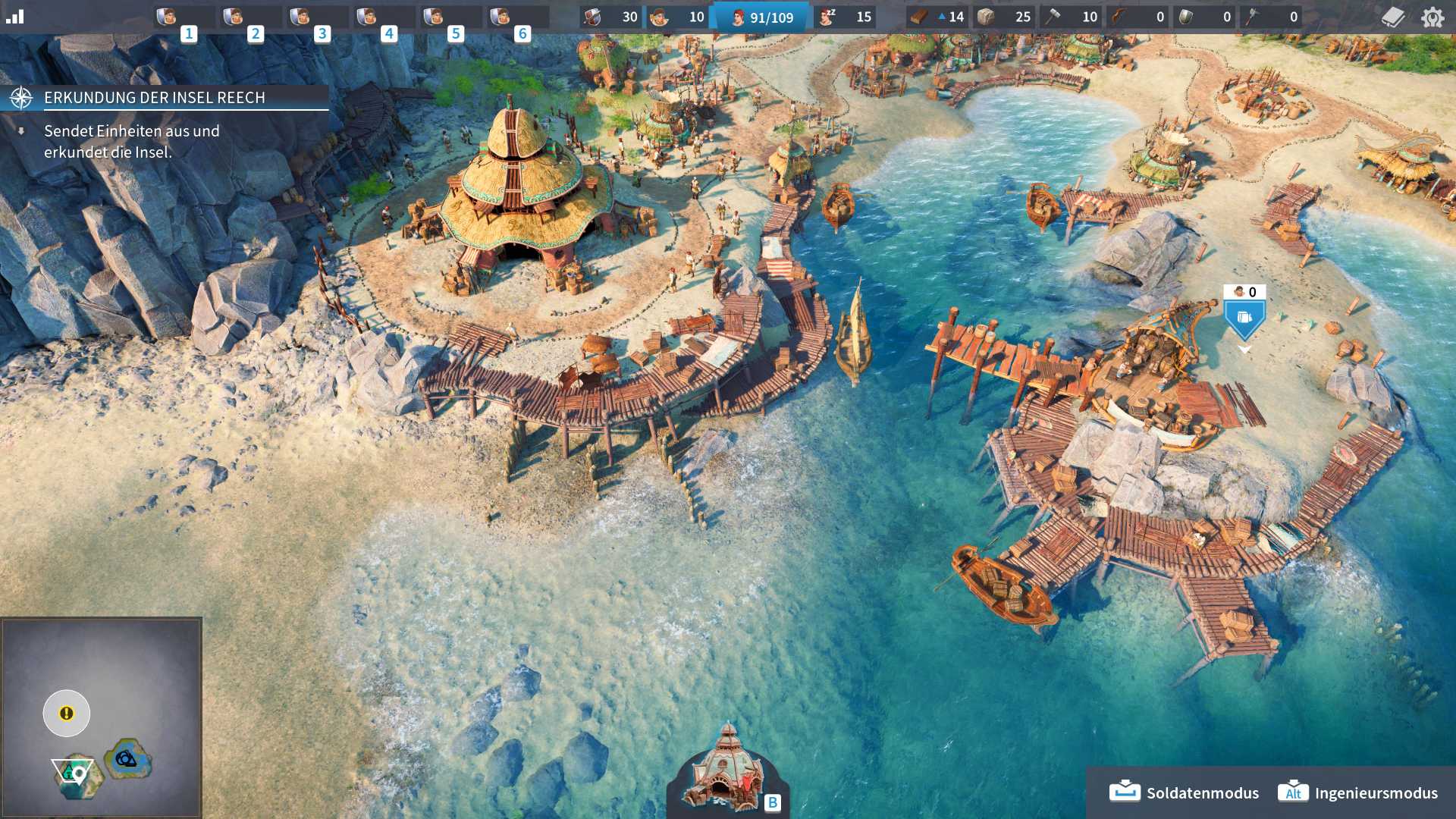Select army control group 2
Image resolution: width=1456 pixels, height=819 pixels.
(x=250, y=17)
